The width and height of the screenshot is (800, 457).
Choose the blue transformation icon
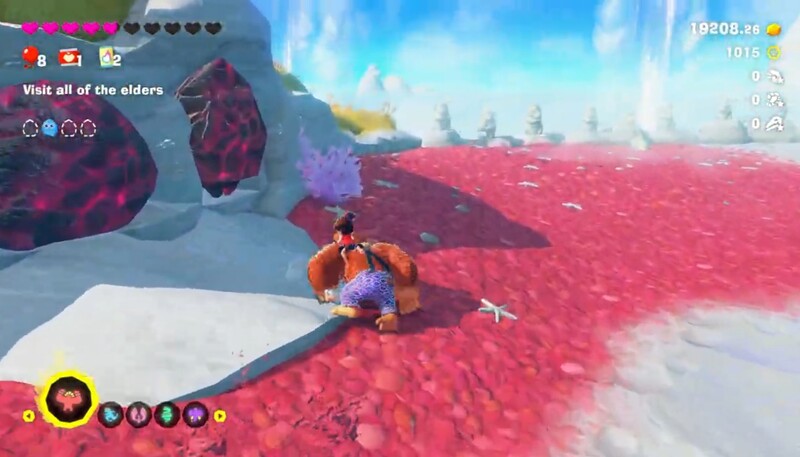111,414
